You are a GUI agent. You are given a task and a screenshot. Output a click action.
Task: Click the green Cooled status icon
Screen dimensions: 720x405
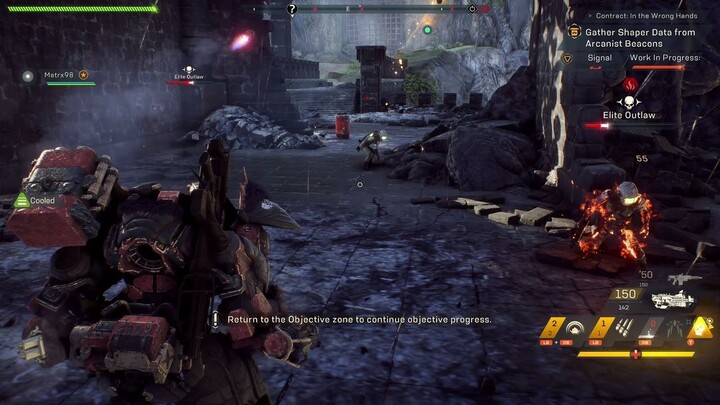[21, 200]
